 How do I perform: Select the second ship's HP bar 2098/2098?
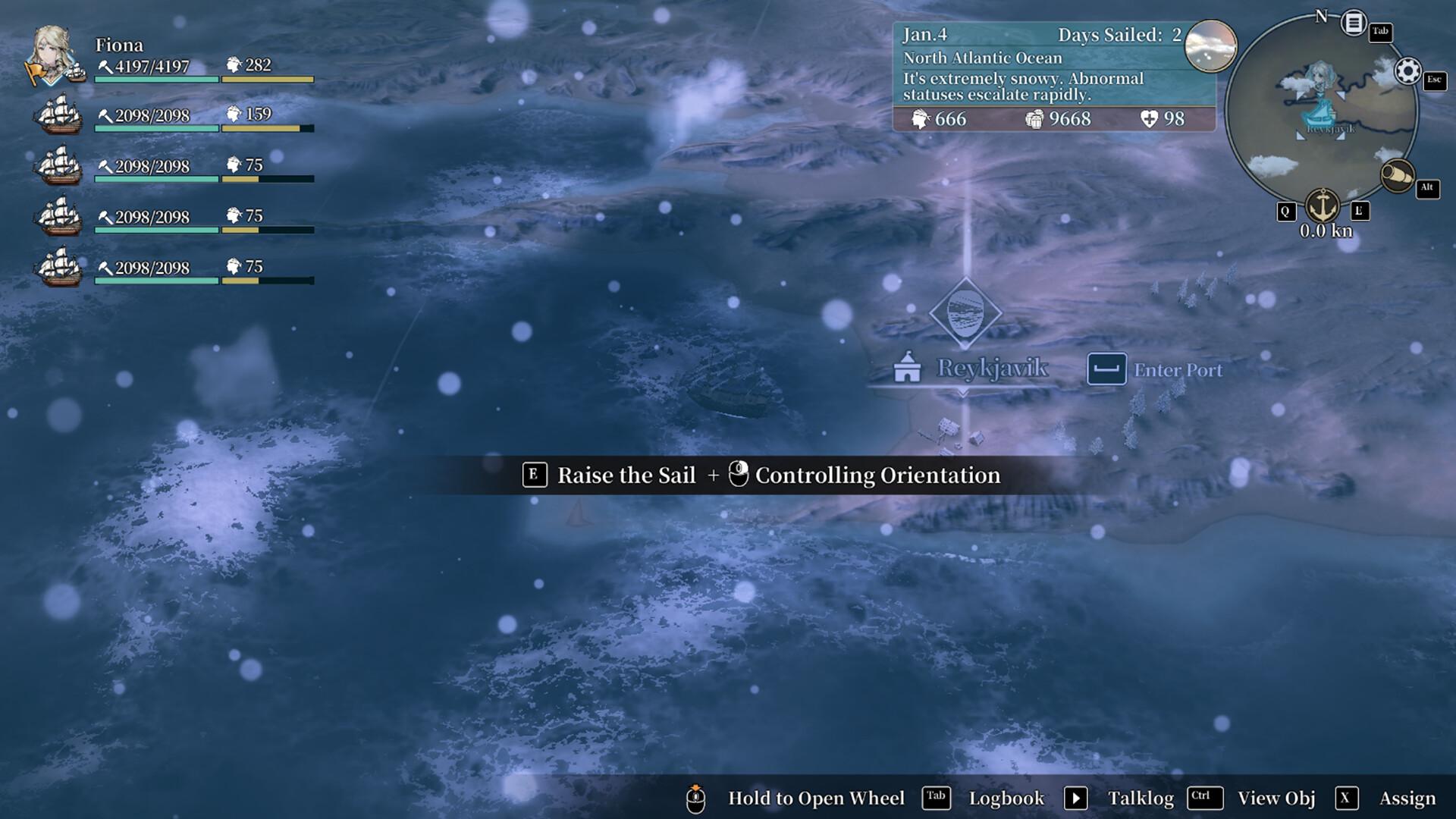pos(155,127)
